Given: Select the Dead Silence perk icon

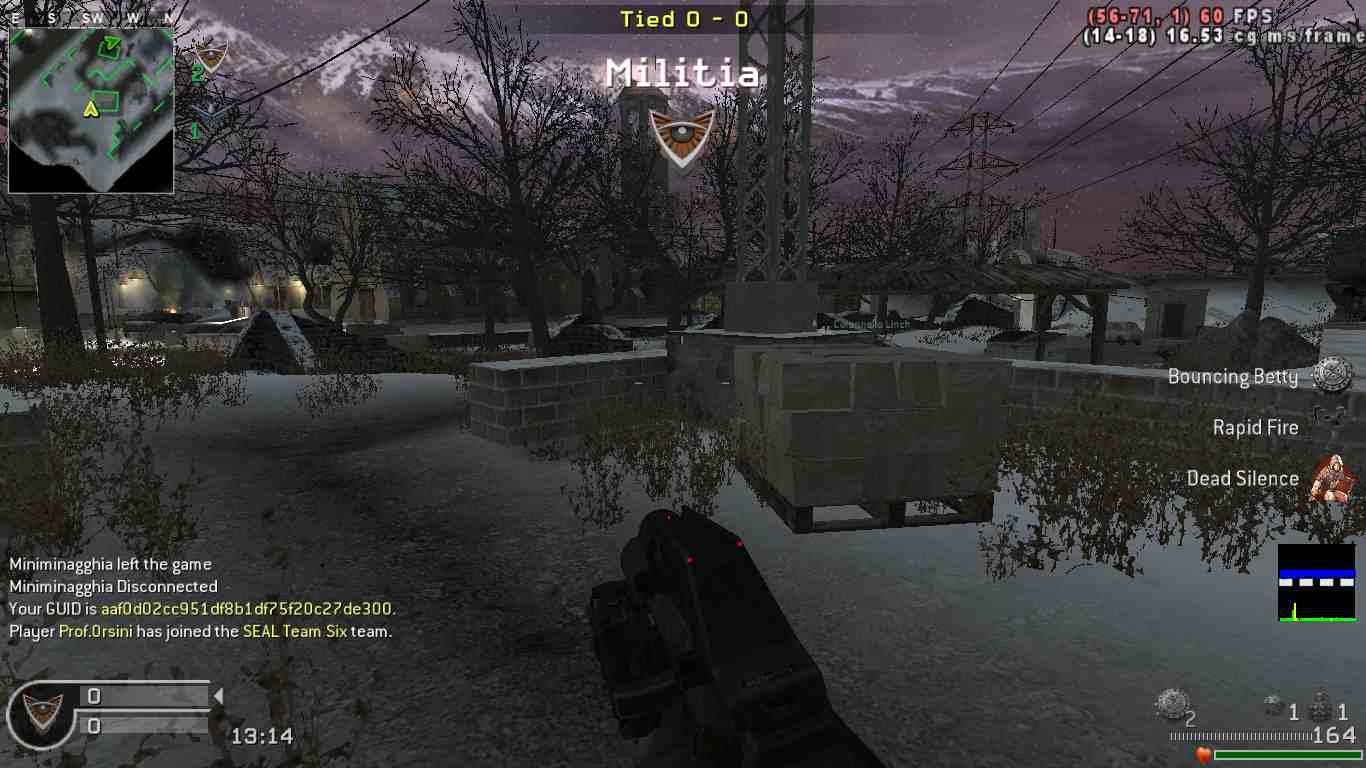Looking at the screenshot, I should 1330,477.
